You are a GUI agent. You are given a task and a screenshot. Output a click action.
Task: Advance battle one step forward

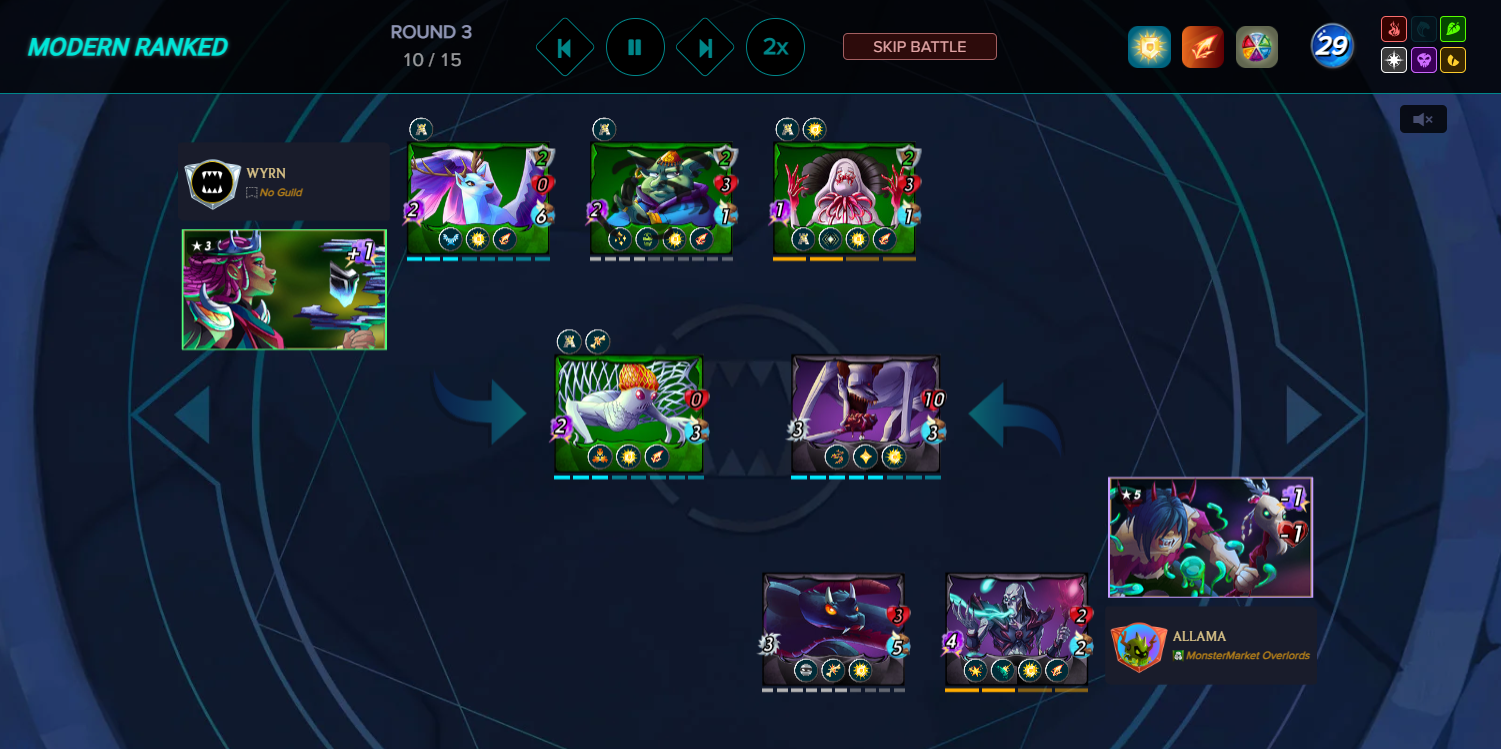(705, 47)
